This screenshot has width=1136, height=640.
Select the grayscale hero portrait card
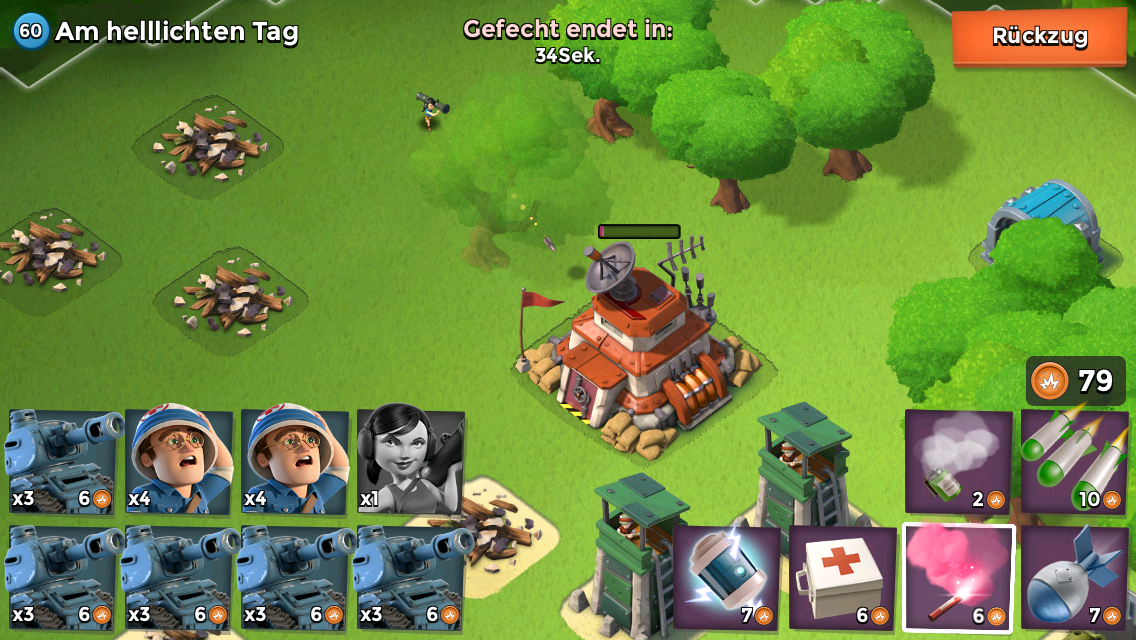point(410,461)
